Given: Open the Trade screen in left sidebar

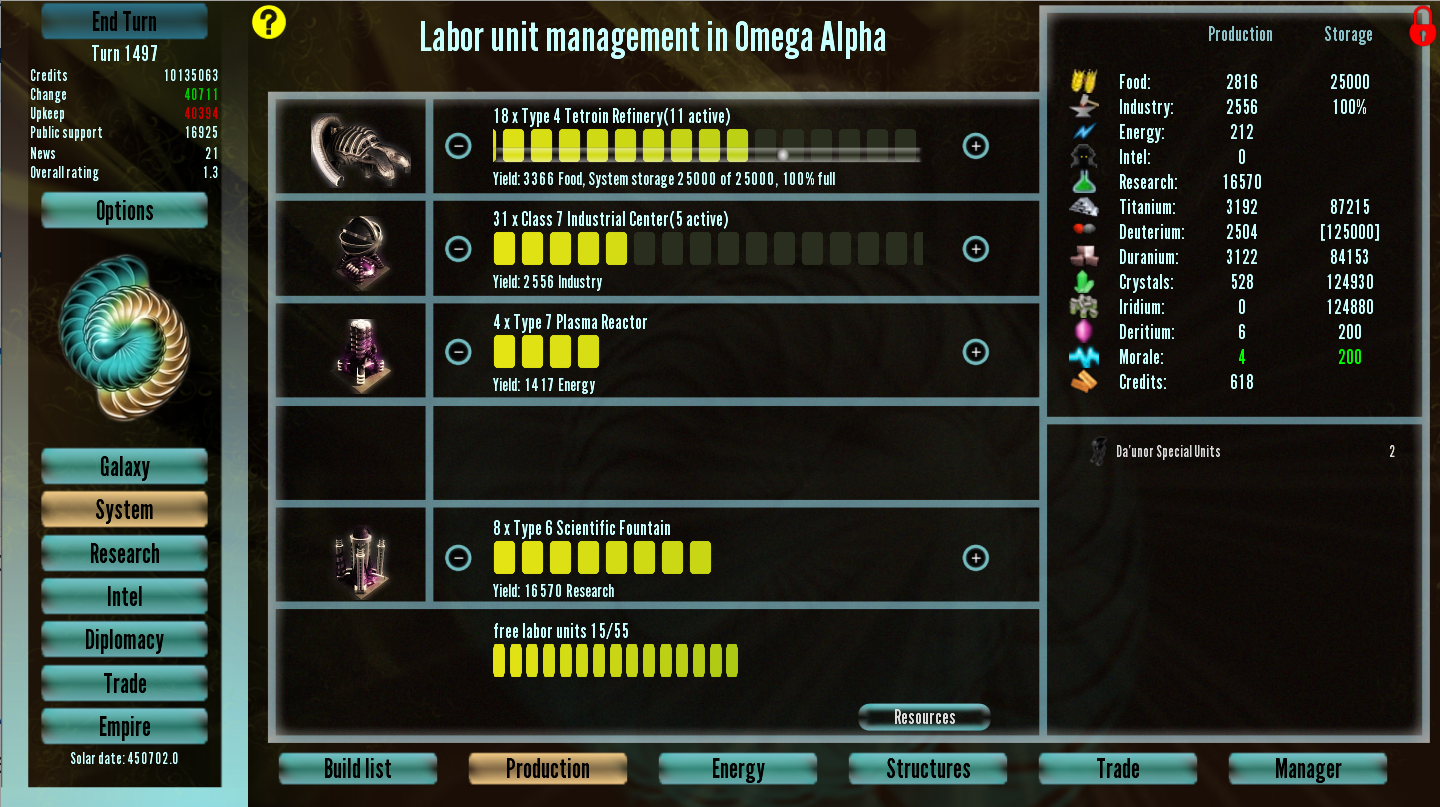Looking at the screenshot, I should [124, 684].
